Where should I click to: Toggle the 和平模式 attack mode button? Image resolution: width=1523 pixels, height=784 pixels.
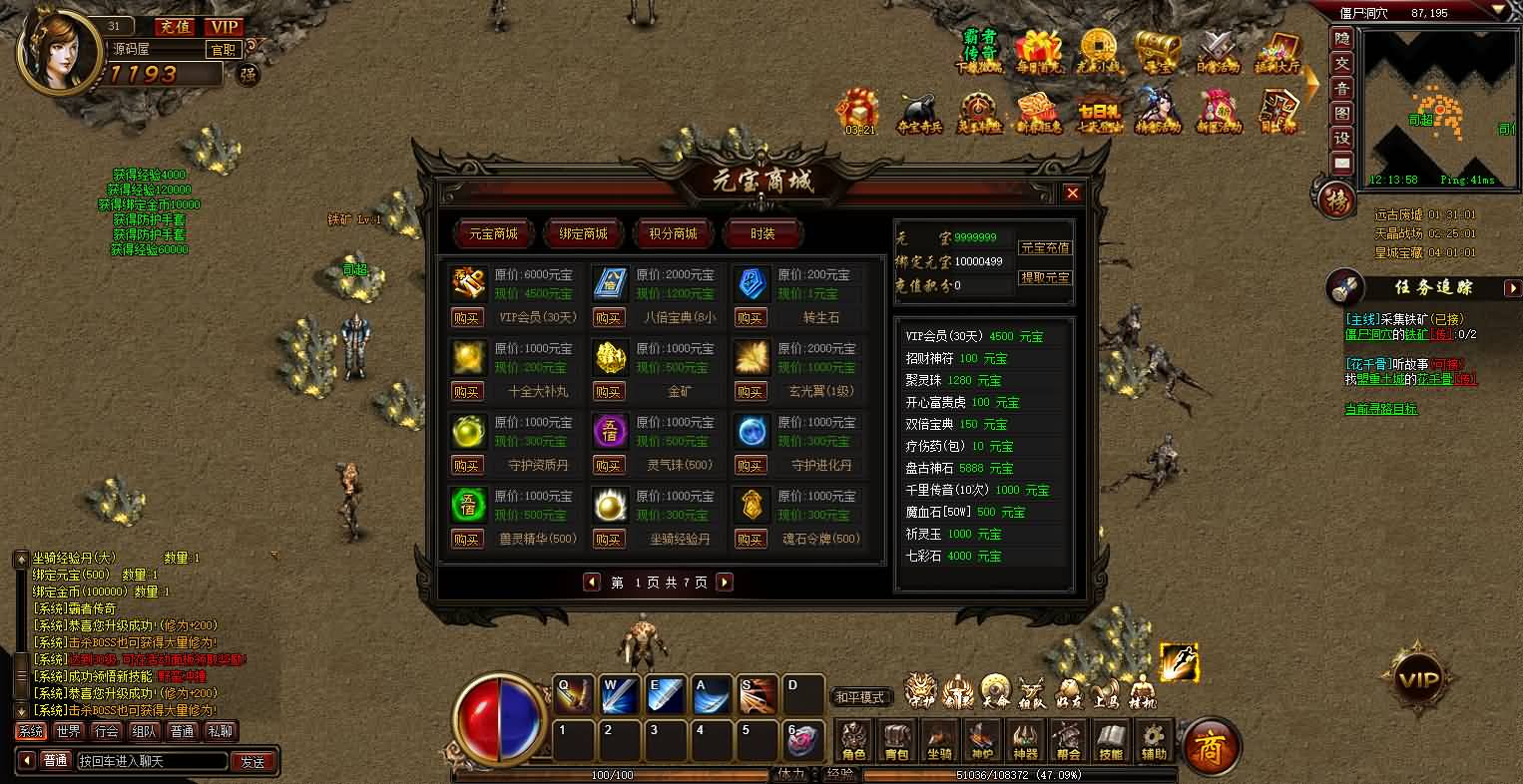[x=861, y=697]
